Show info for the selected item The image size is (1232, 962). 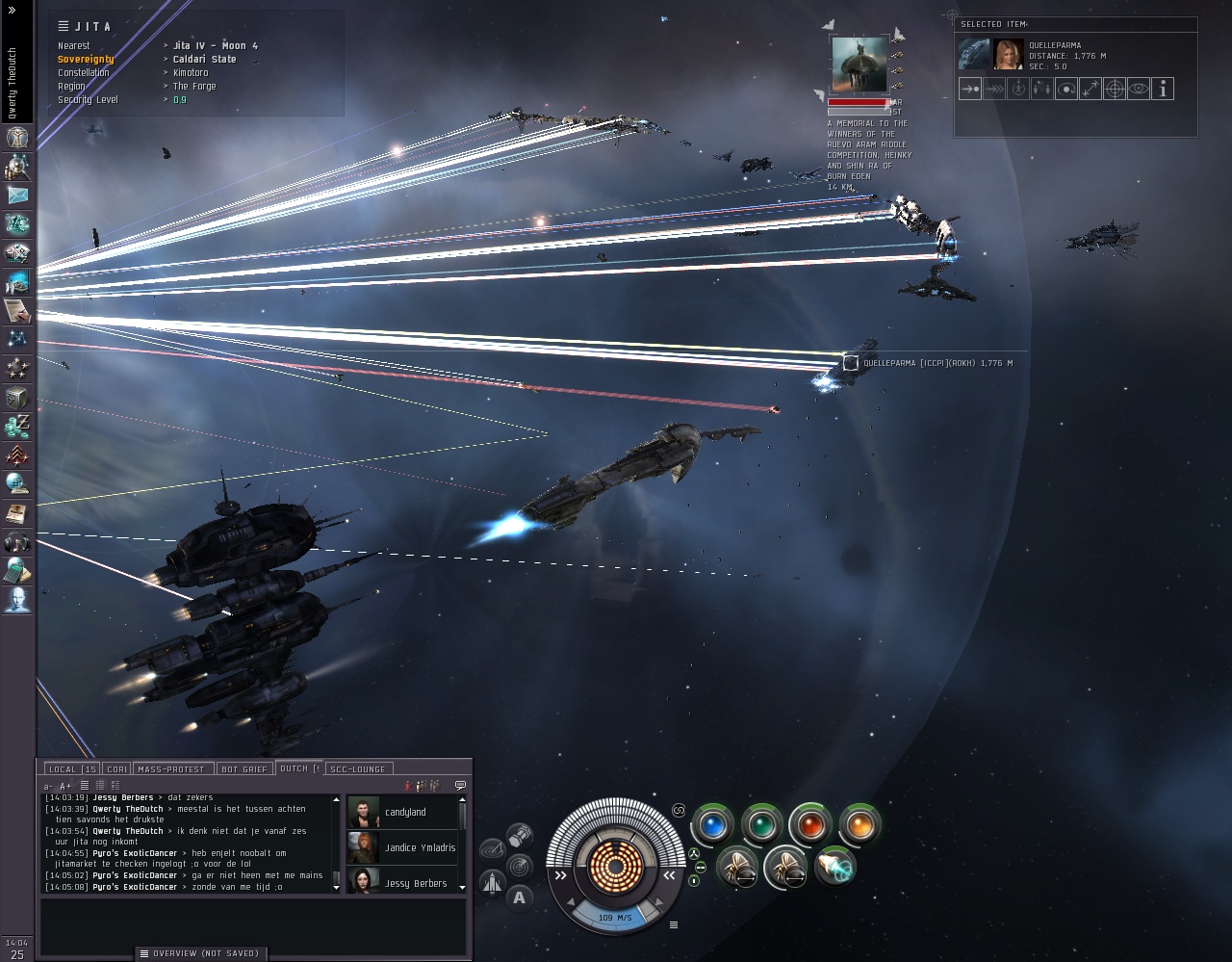[1163, 90]
